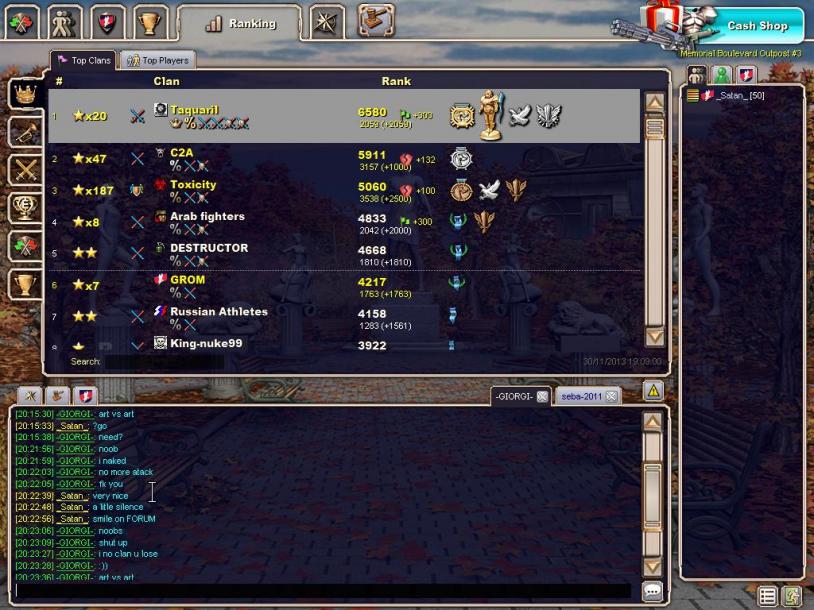
Task: Pick the Russian Athletes clan row
Action: (x=218, y=312)
